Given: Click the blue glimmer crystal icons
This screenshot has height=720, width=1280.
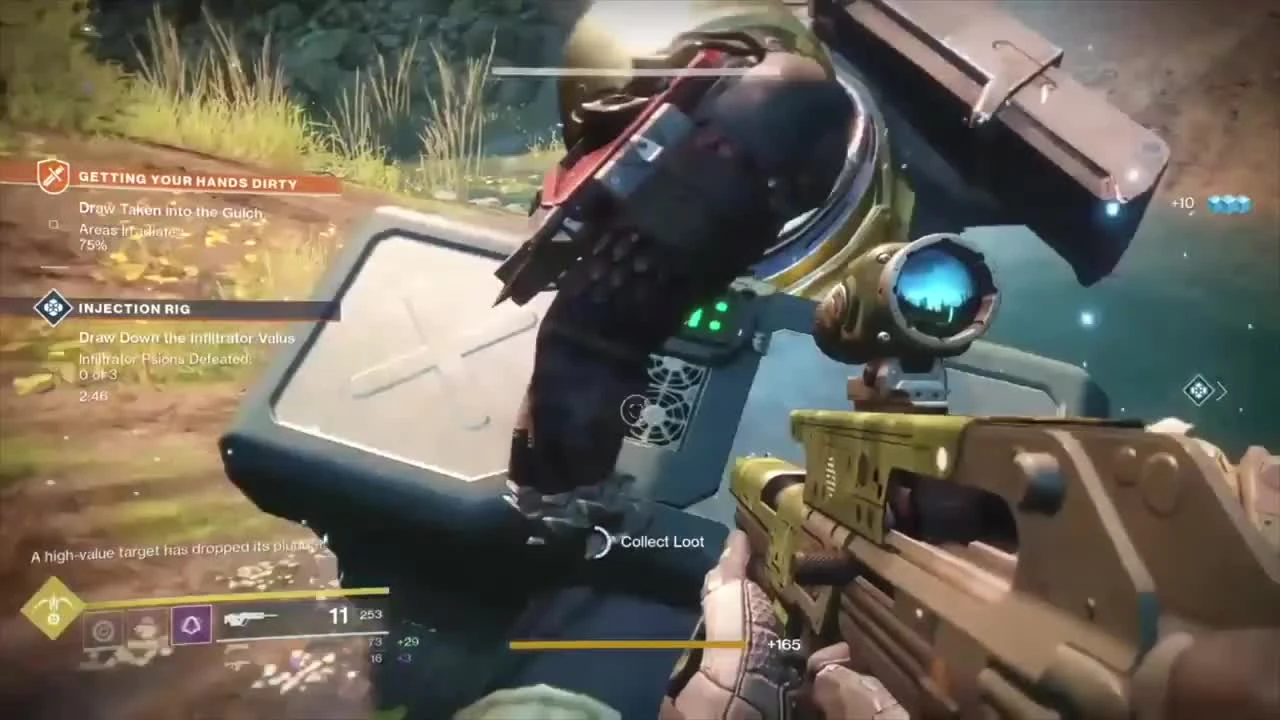Looking at the screenshot, I should 1228,203.
